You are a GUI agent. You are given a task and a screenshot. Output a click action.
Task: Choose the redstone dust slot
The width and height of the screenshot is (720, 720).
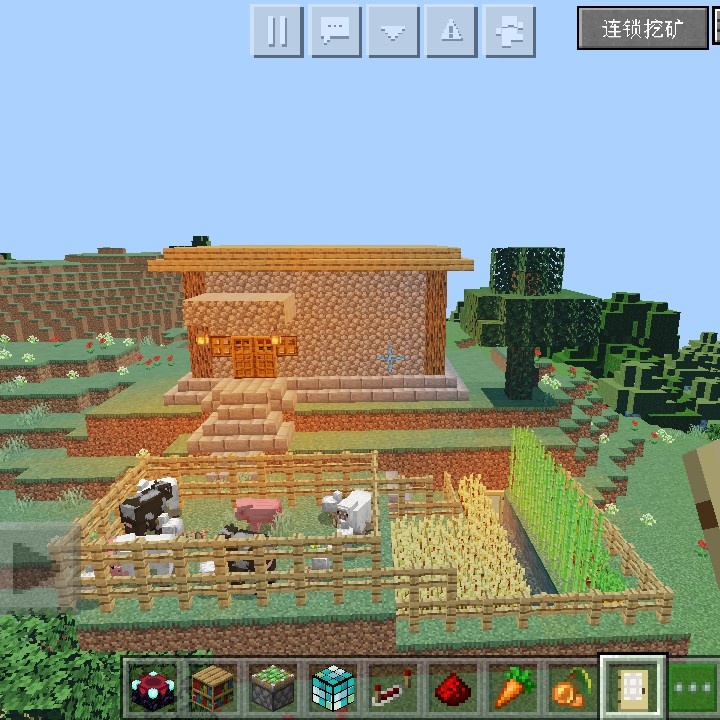pyautogui.click(x=451, y=688)
